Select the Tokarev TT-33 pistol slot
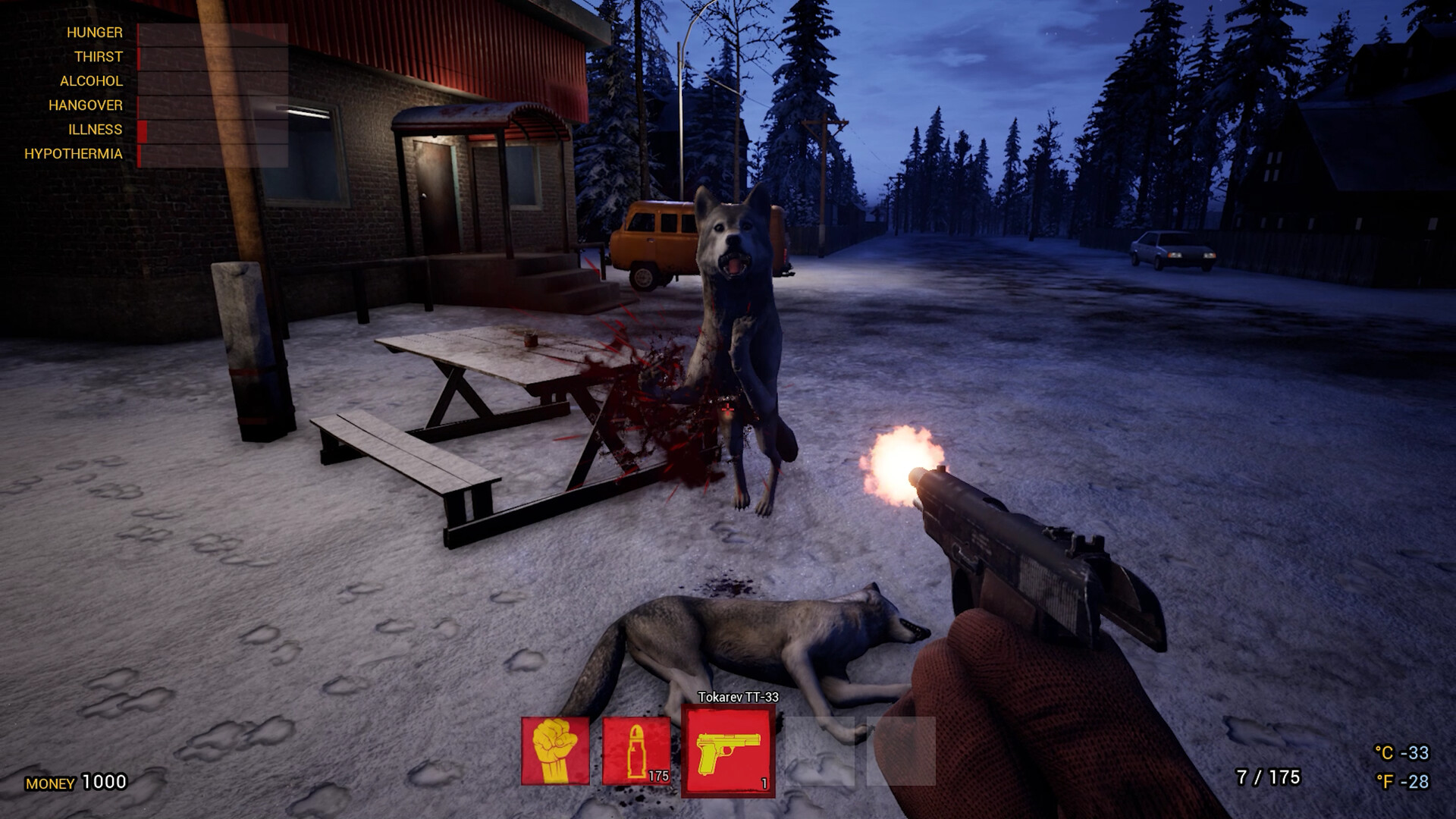The height and width of the screenshot is (819, 1456). [728, 750]
